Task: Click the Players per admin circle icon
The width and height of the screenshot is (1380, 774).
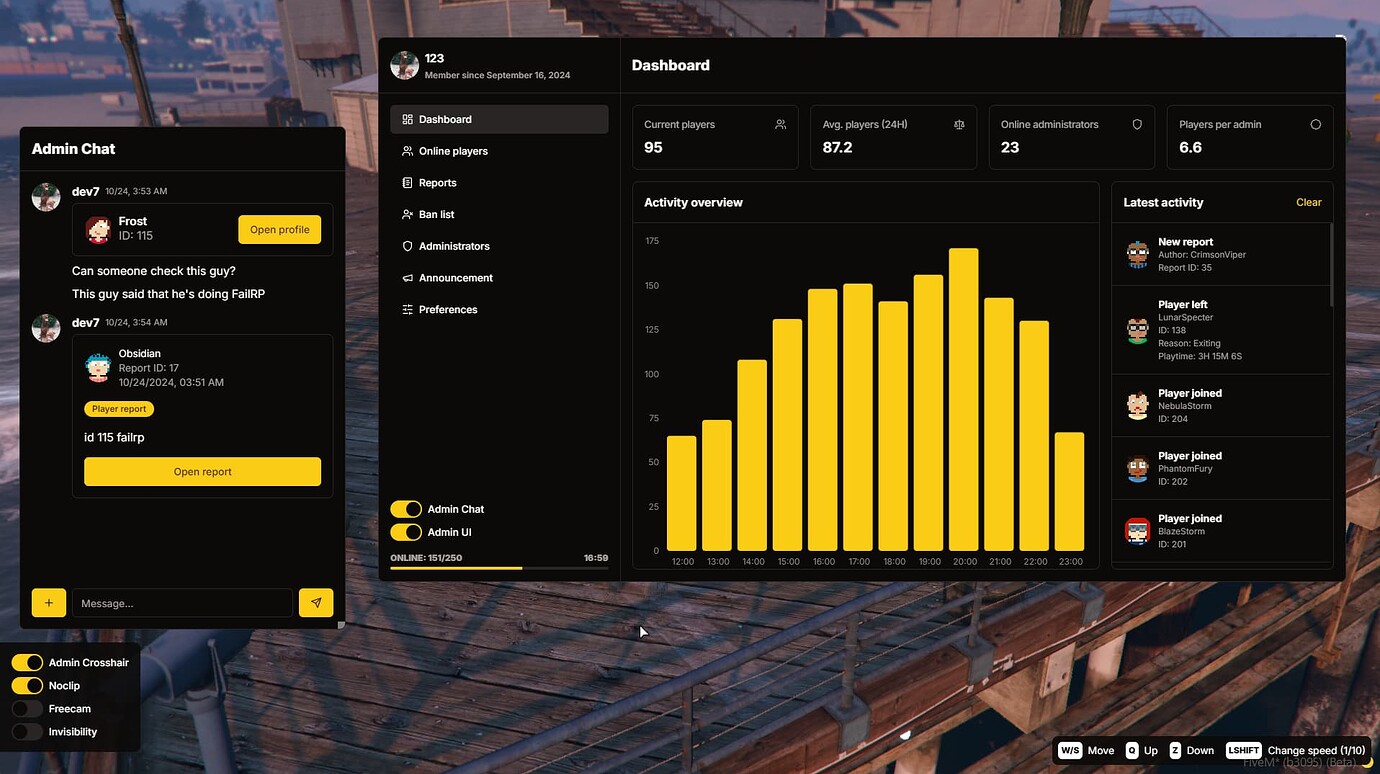Action: (x=1316, y=124)
